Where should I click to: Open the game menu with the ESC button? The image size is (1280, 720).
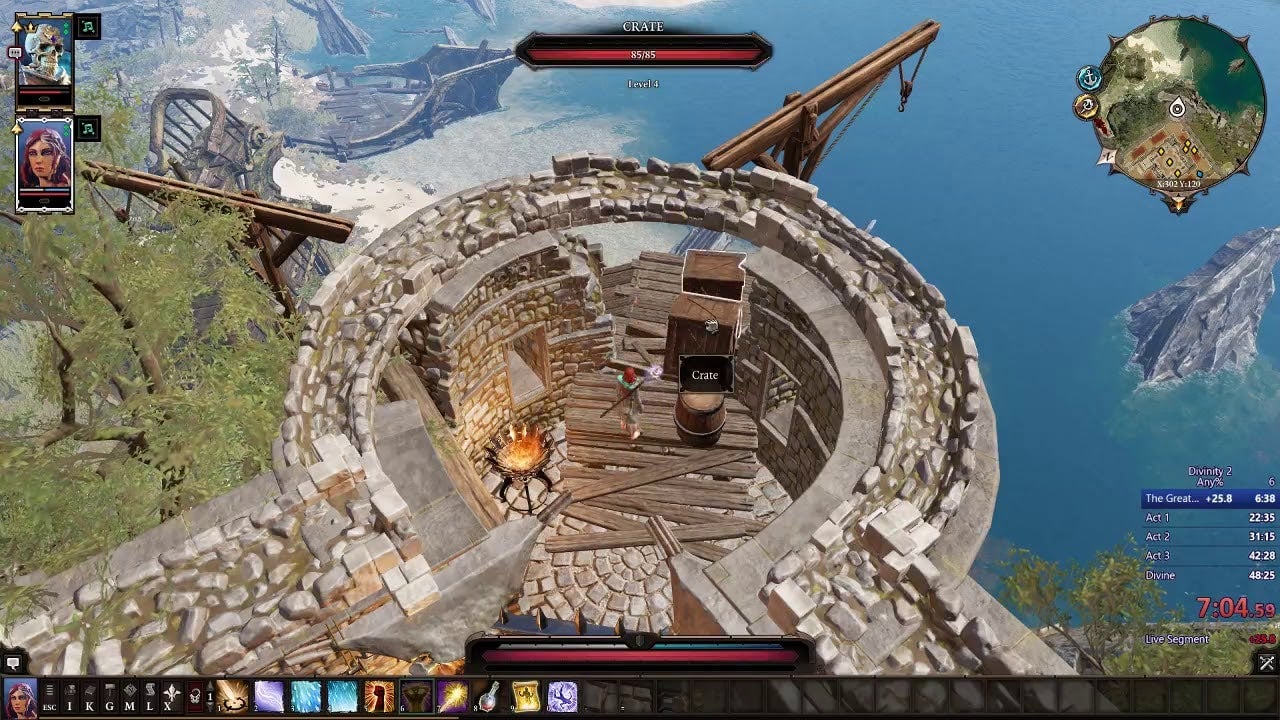pos(49,696)
